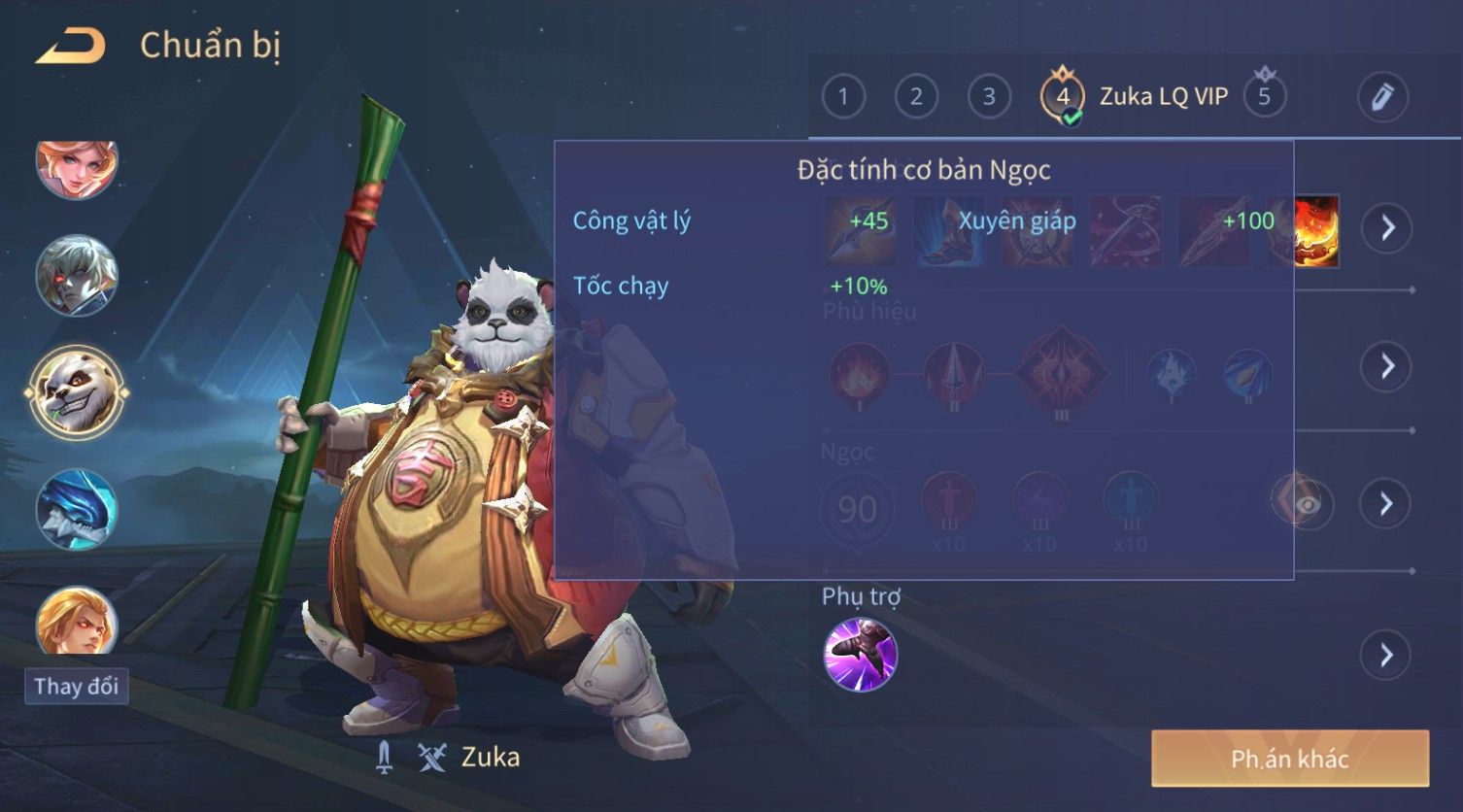1463x812 pixels.
Task: Open loadout preset number 5
Action: coord(1264,97)
